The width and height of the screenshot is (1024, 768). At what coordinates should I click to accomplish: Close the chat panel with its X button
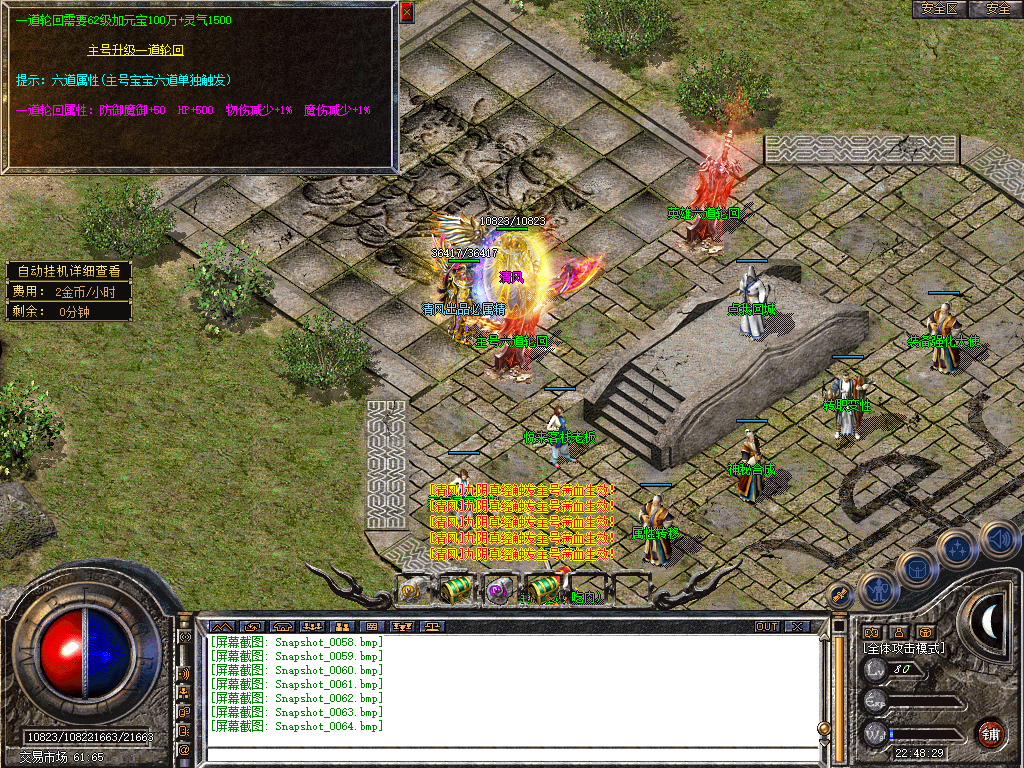pos(796,626)
